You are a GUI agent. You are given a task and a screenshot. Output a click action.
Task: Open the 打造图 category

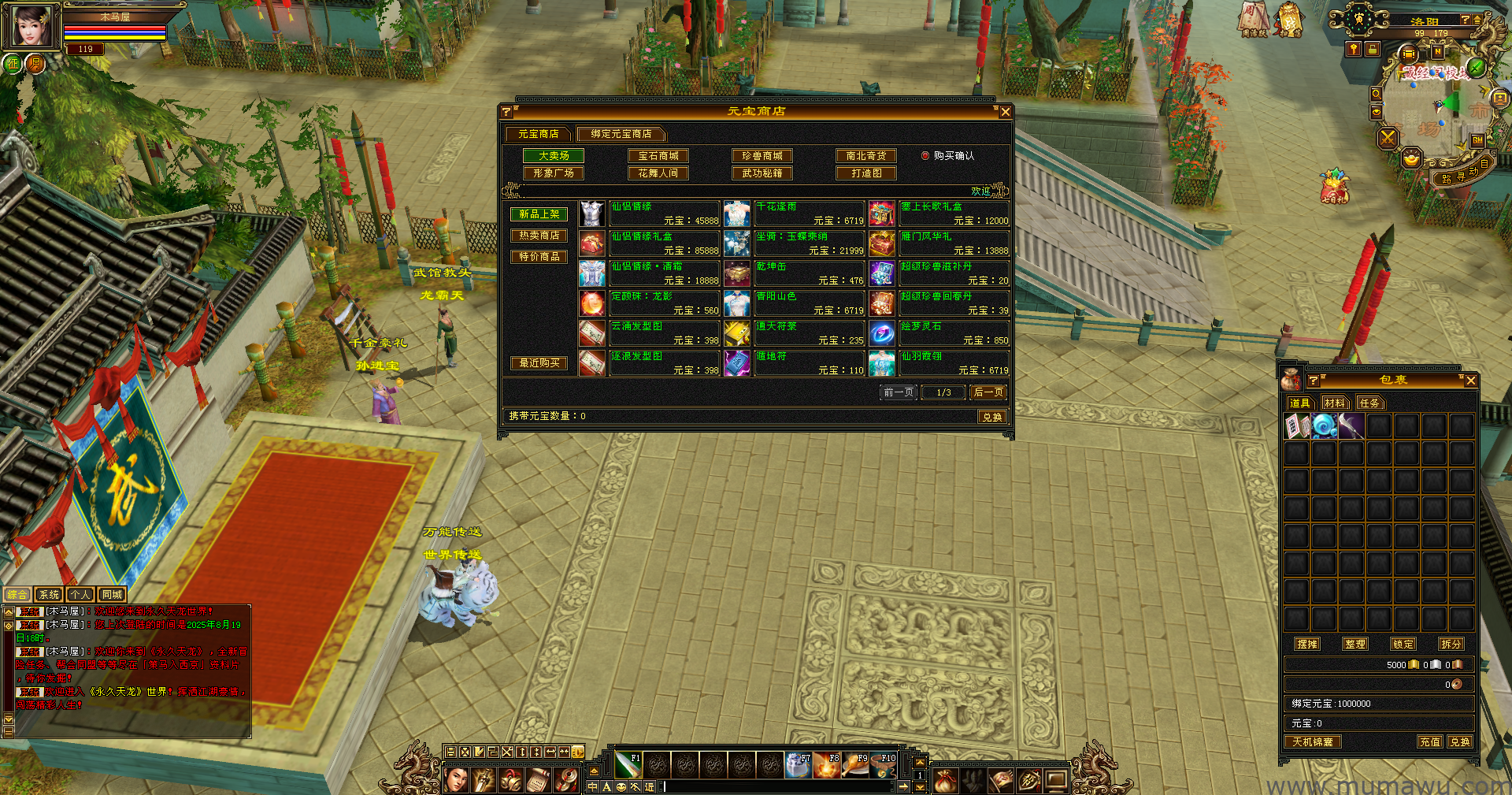tap(866, 173)
